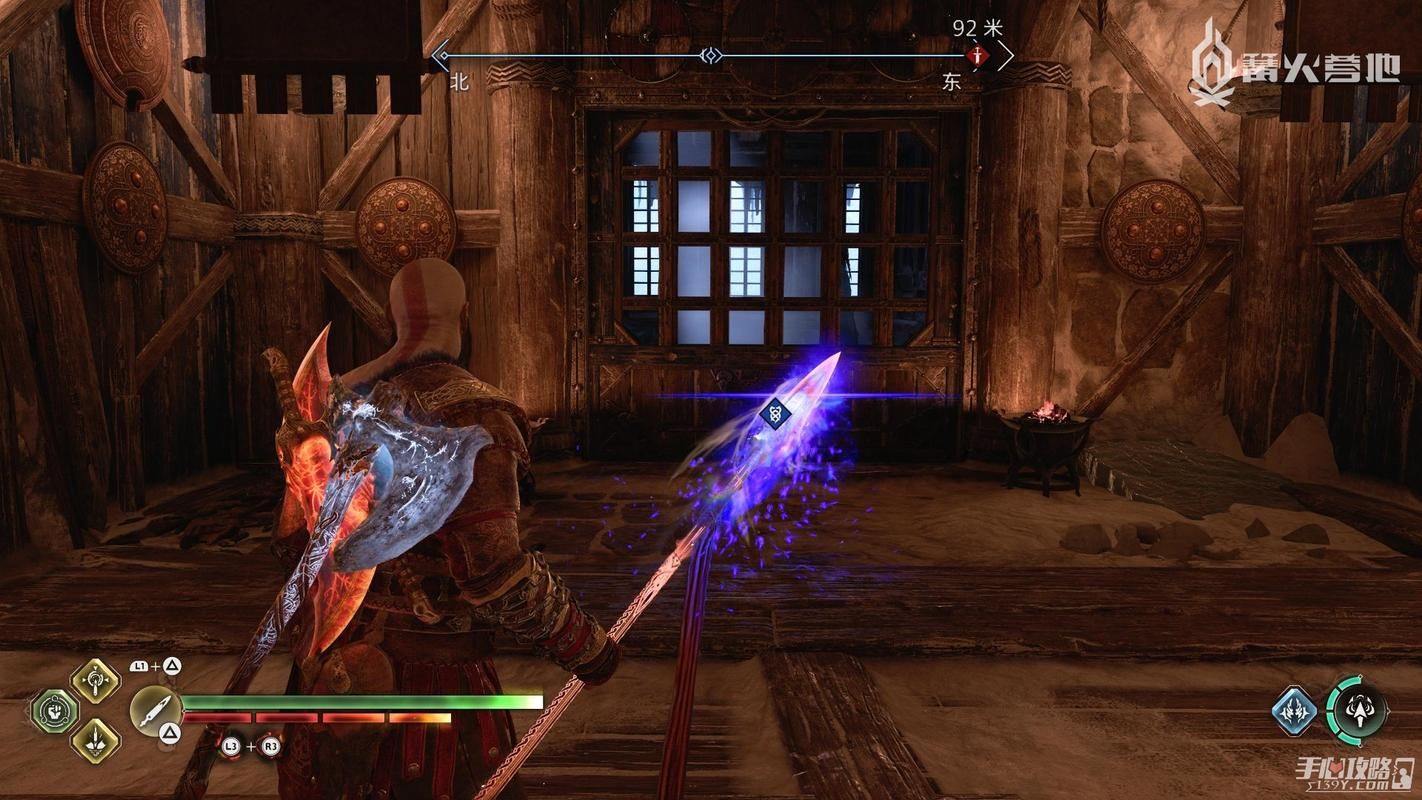The height and width of the screenshot is (800, 1422).
Task: Activate the upper gold runic attack icon
Action: (x=95, y=681)
